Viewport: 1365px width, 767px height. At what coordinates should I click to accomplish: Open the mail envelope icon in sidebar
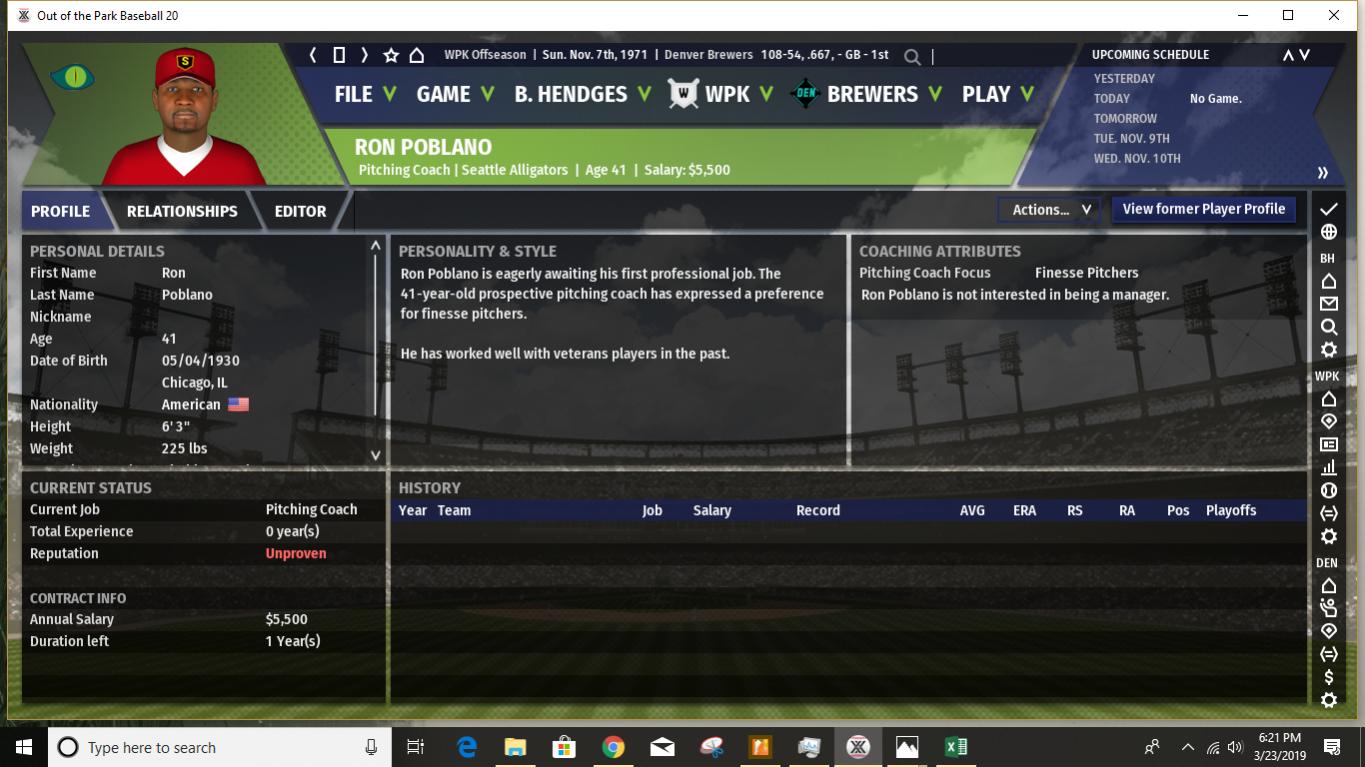[1328, 304]
